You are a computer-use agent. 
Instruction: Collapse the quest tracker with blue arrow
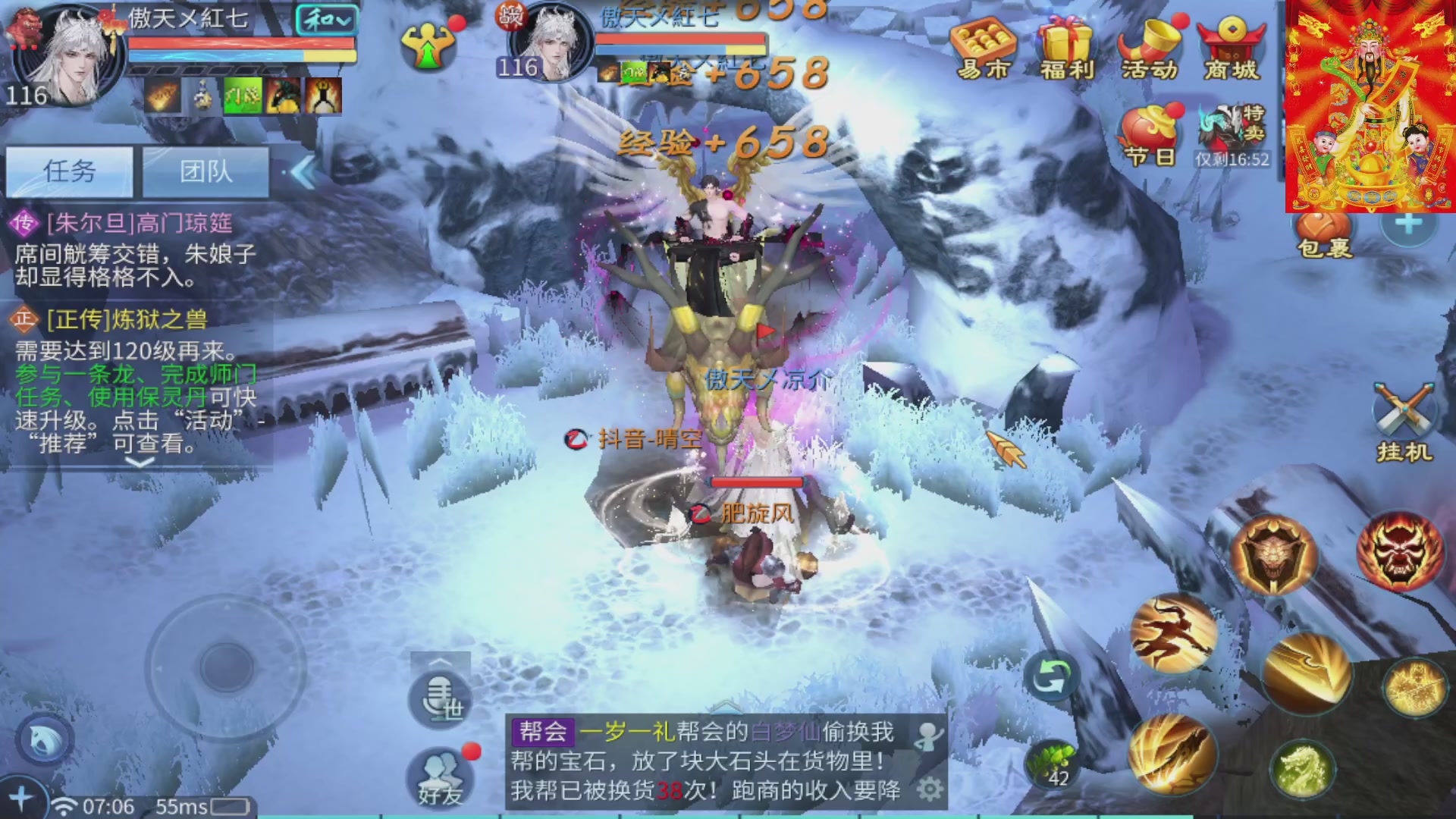point(303,172)
